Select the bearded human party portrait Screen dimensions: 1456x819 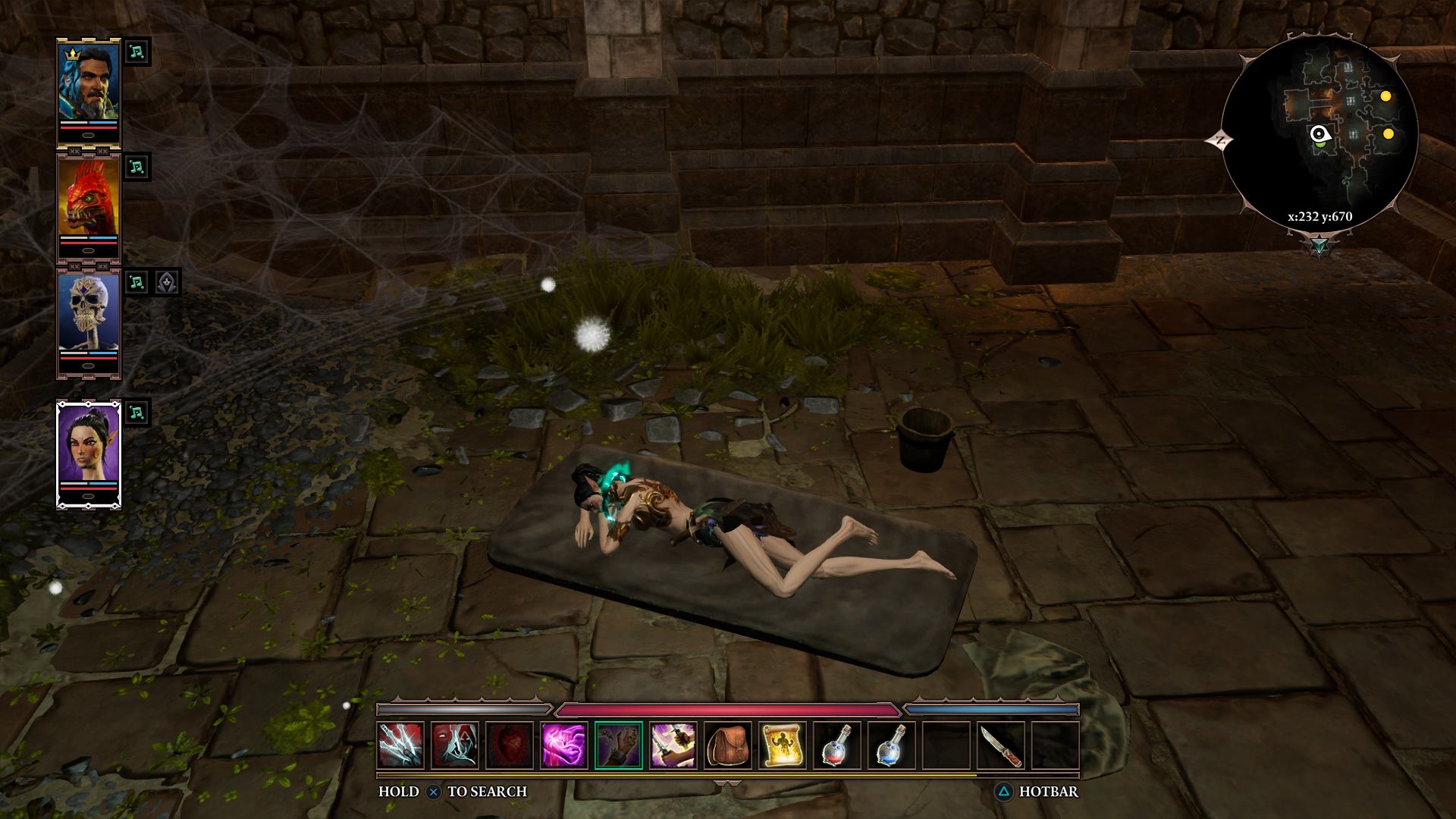(x=89, y=82)
